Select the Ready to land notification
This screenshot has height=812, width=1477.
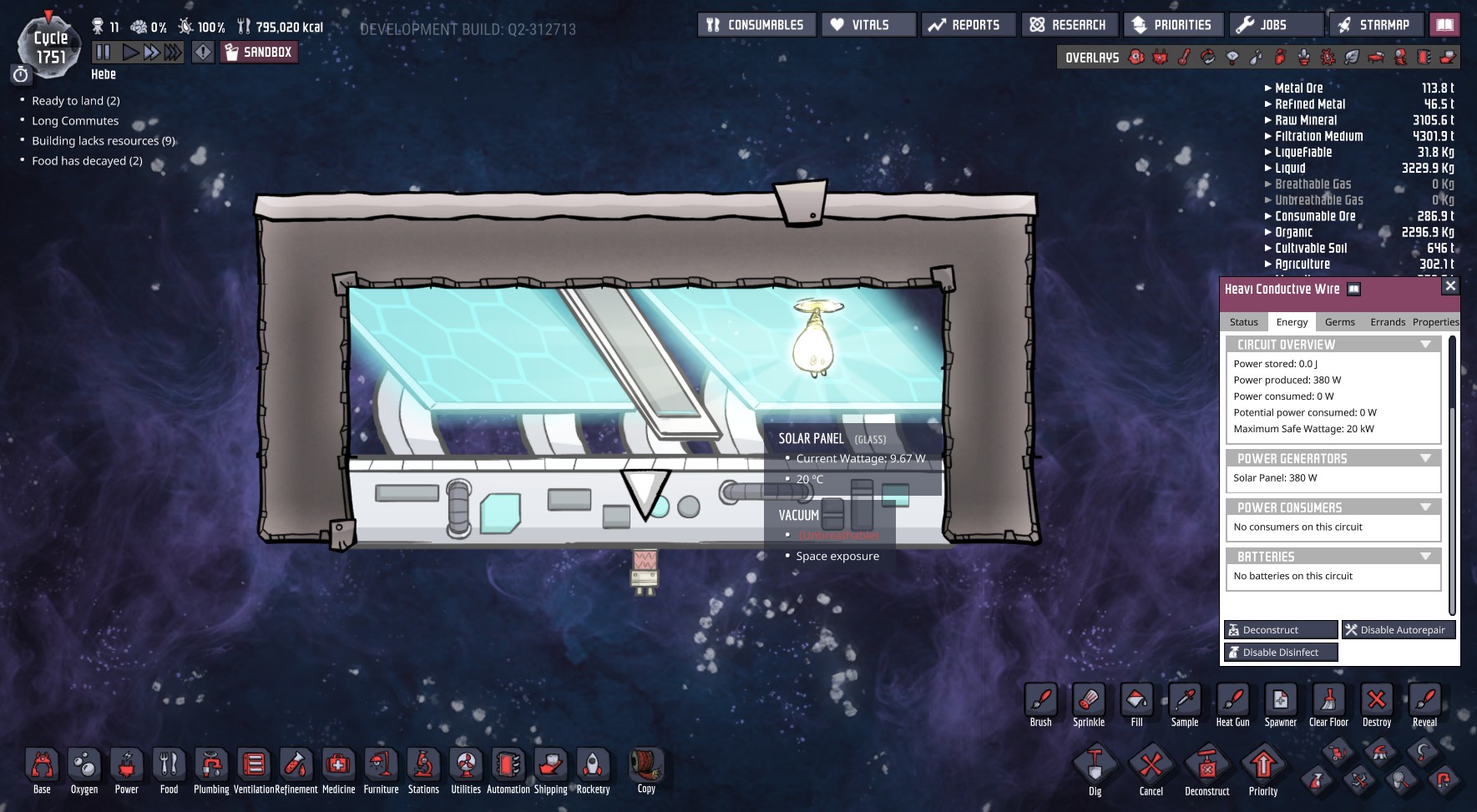[75, 101]
